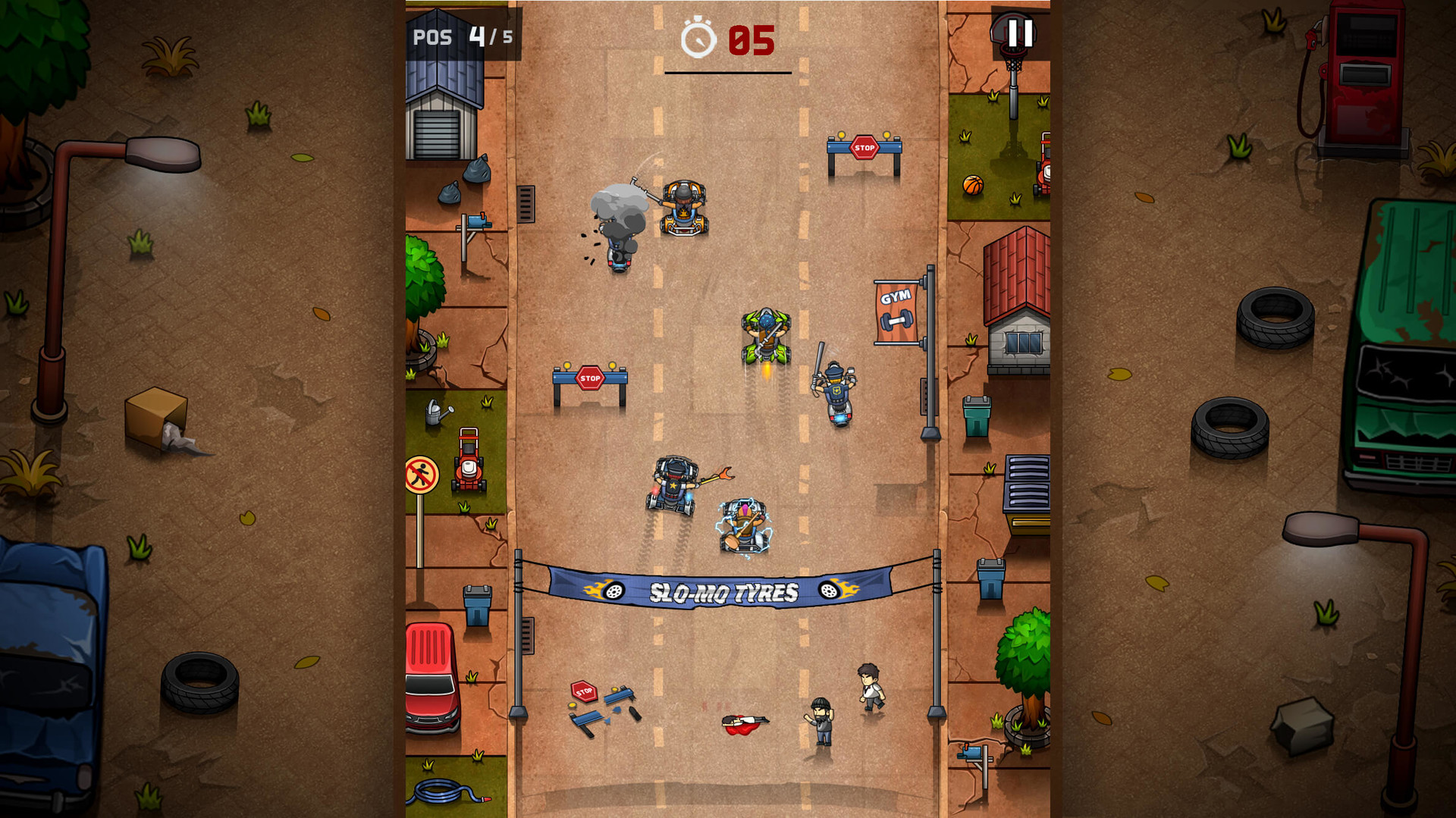Click the fallen stop sign near the wreckage
The image size is (1456, 818).
tap(584, 691)
